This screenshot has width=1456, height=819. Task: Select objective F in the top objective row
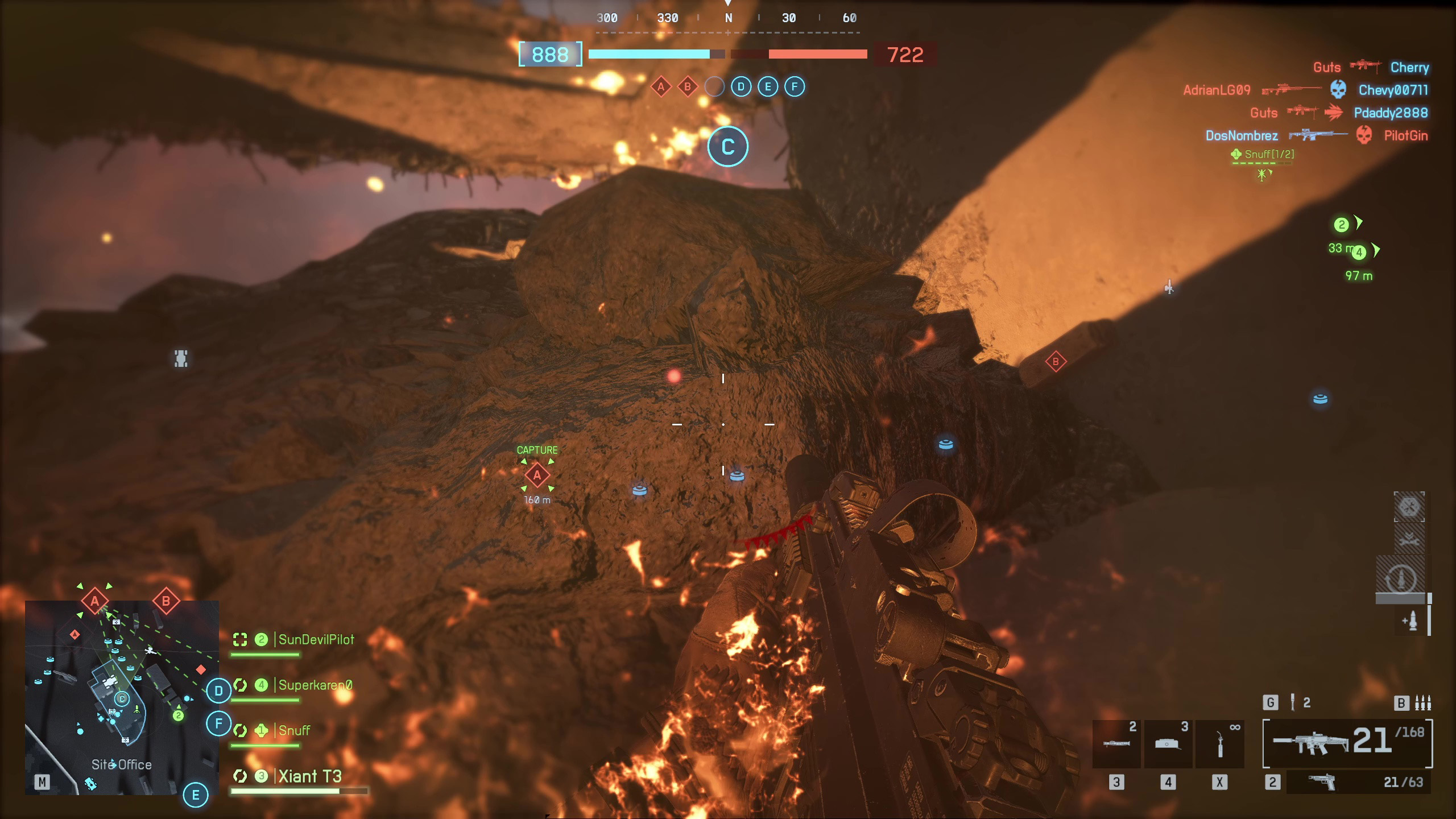tap(795, 87)
